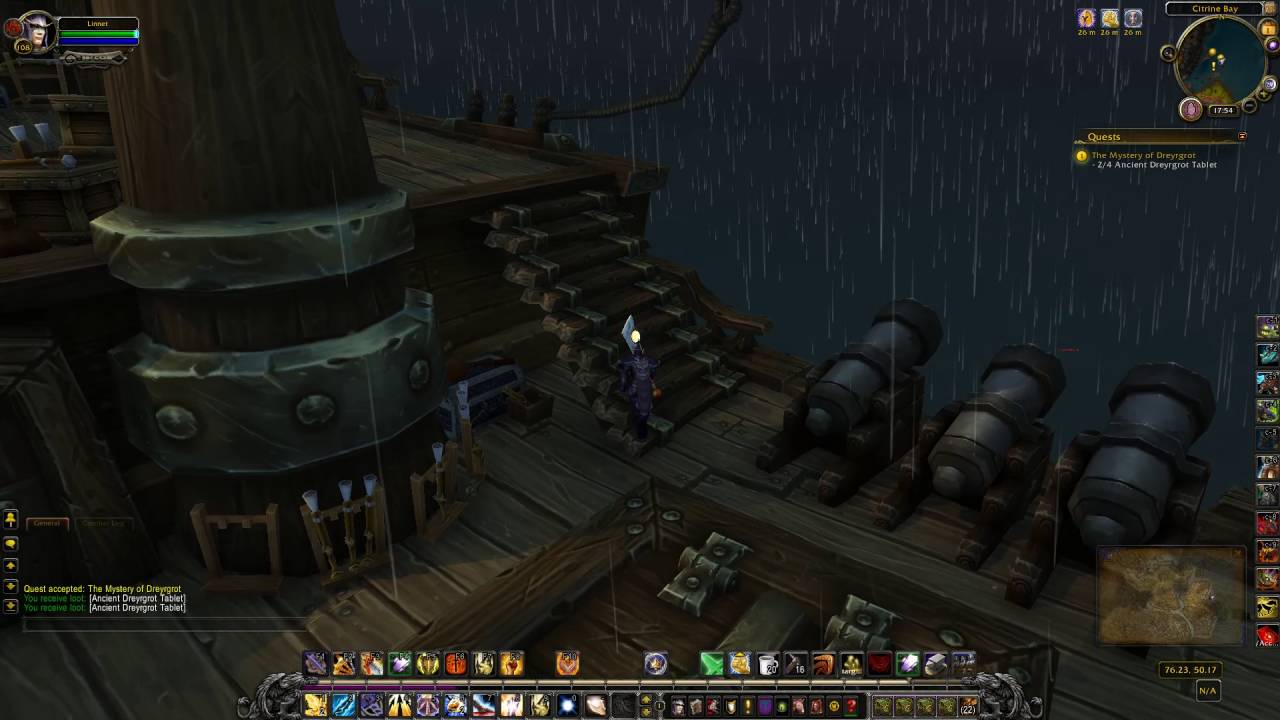Open the red question mark help button
This screenshot has height=720, width=1280.
click(x=851, y=706)
